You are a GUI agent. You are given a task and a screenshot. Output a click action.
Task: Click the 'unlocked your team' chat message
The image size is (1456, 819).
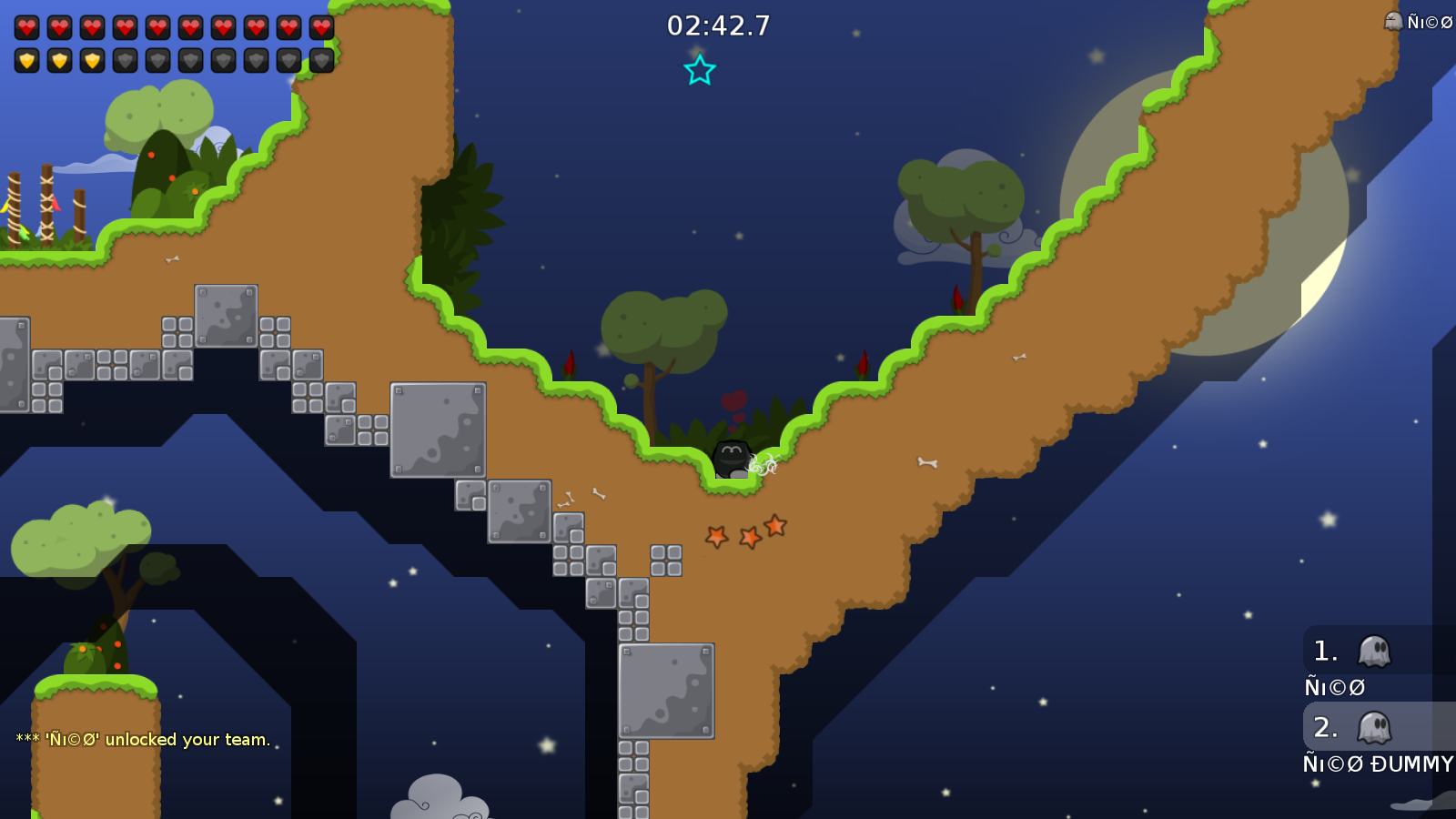click(141, 740)
